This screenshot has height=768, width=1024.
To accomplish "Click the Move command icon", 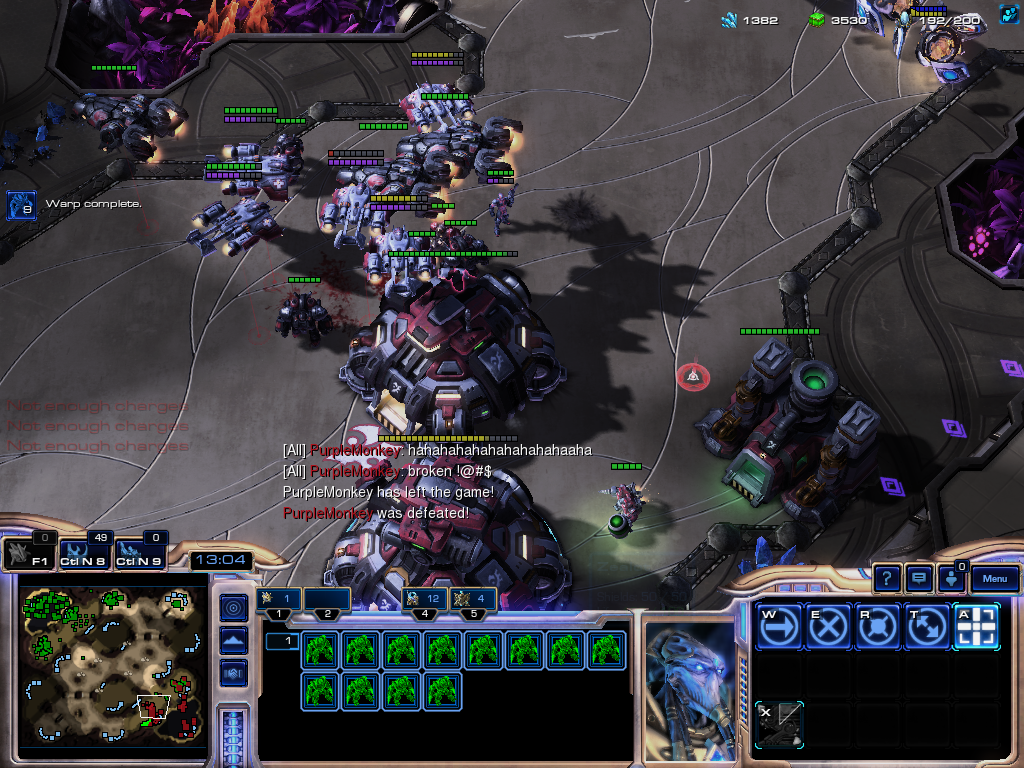I will click(x=779, y=627).
